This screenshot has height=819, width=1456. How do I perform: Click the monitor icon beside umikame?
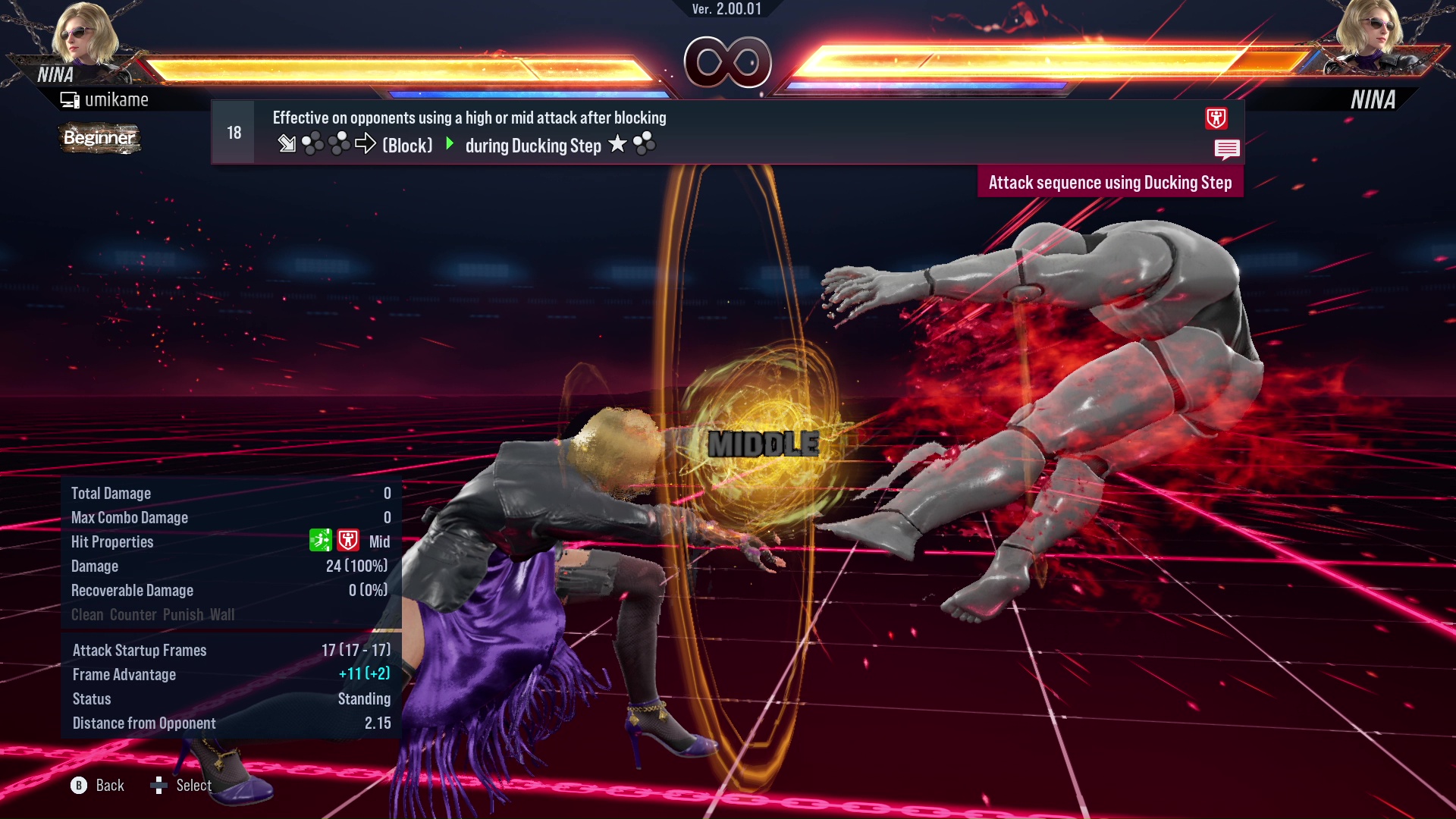click(x=71, y=99)
